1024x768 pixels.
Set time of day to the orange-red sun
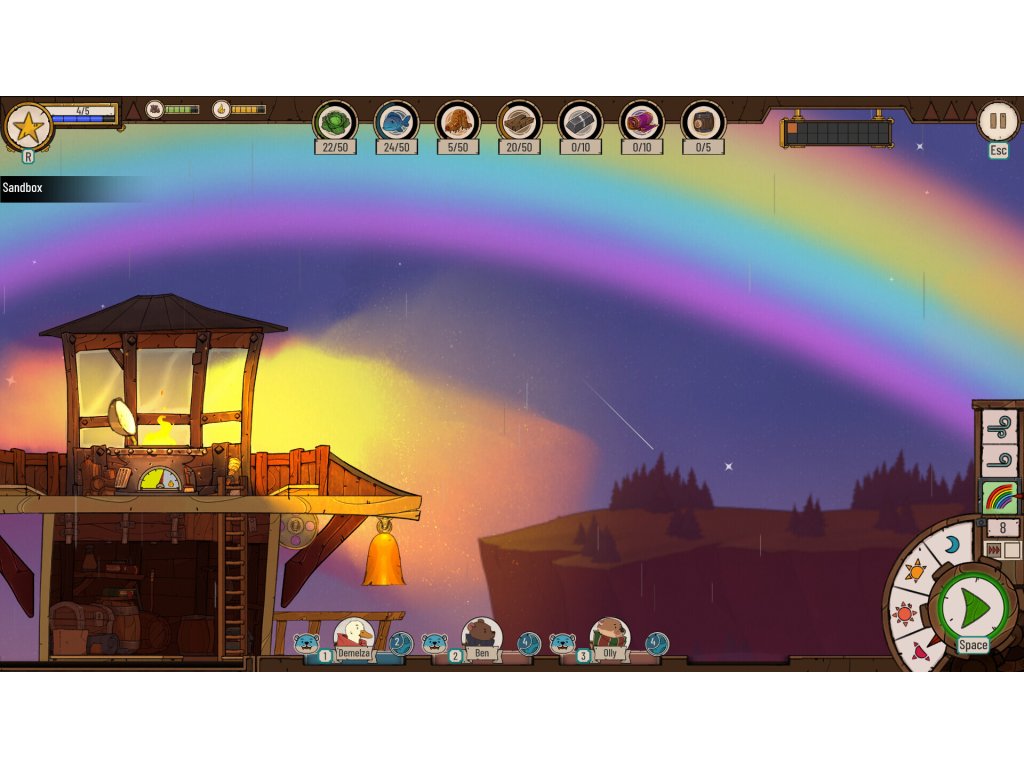click(906, 613)
